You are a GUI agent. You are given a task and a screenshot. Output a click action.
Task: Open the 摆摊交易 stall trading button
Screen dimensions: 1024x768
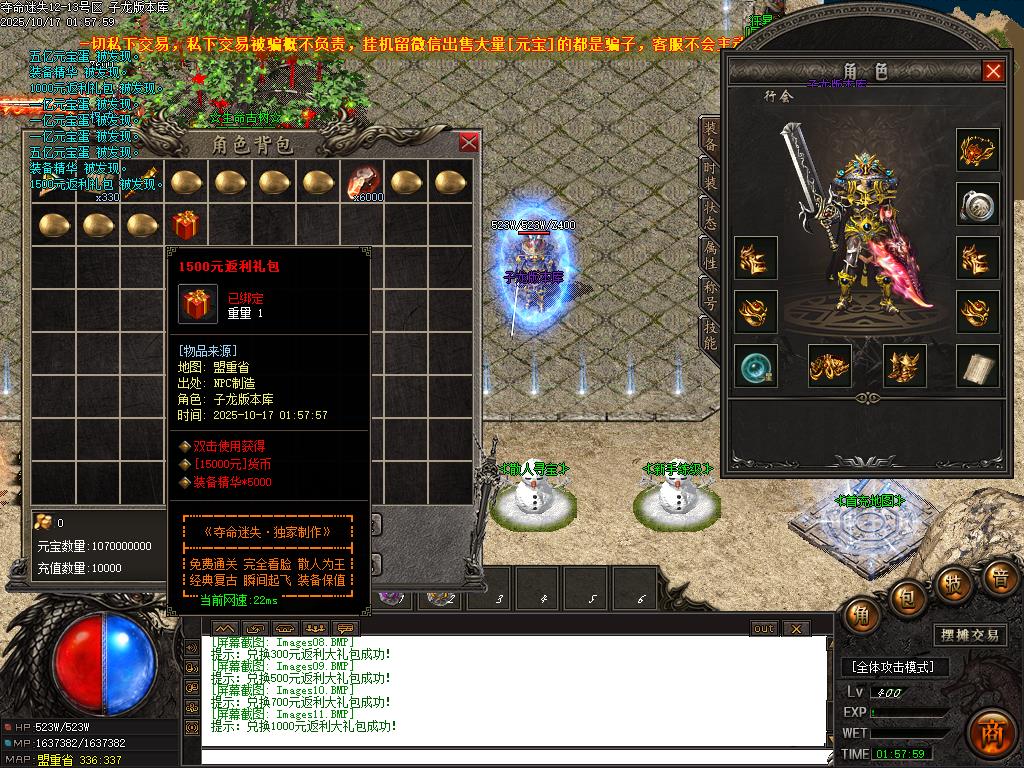pyautogui.click(x=970, y=635)
